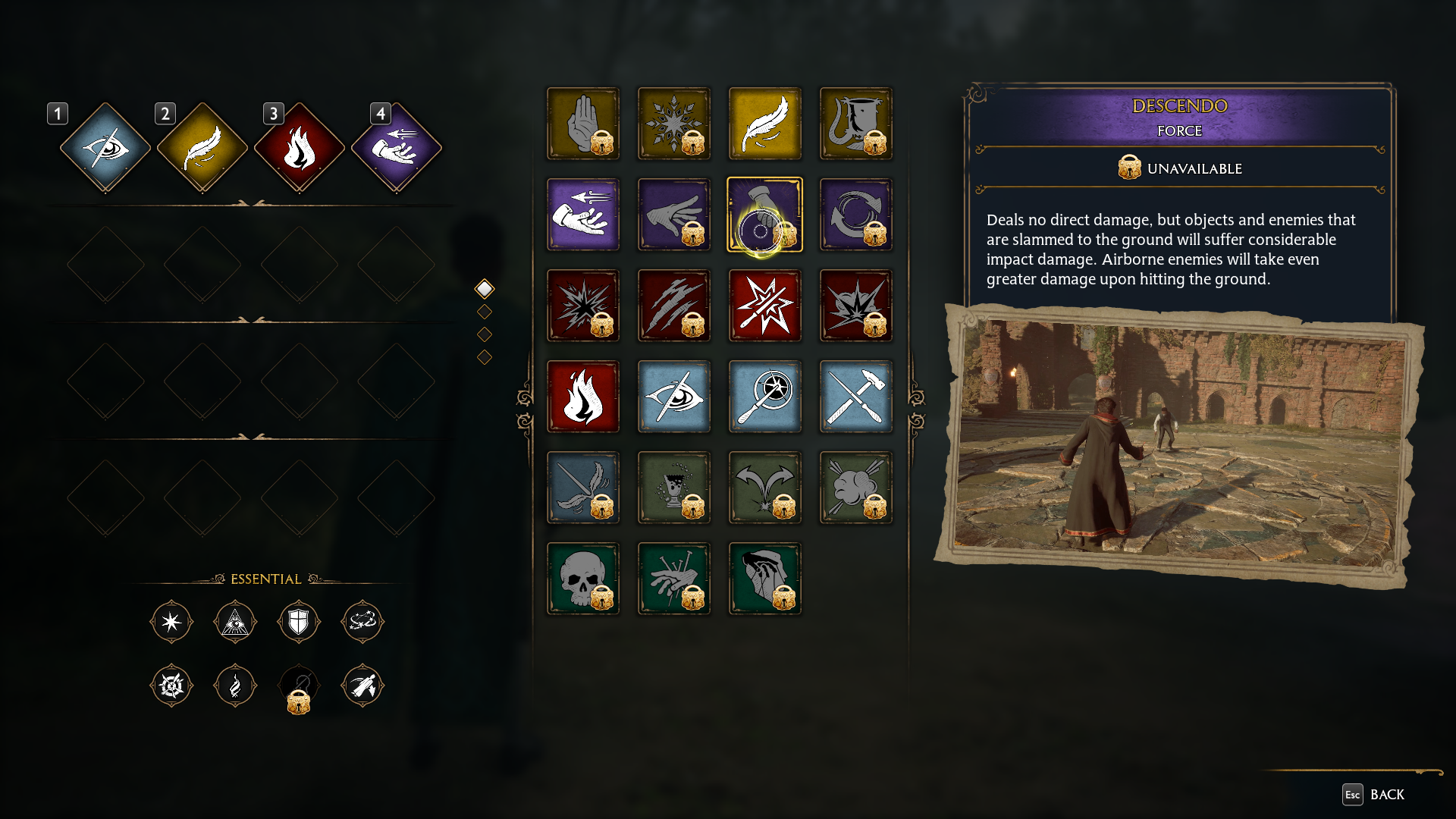Click the Protego shield in Essential spells

pyautogui.click(x=299, y=622)
